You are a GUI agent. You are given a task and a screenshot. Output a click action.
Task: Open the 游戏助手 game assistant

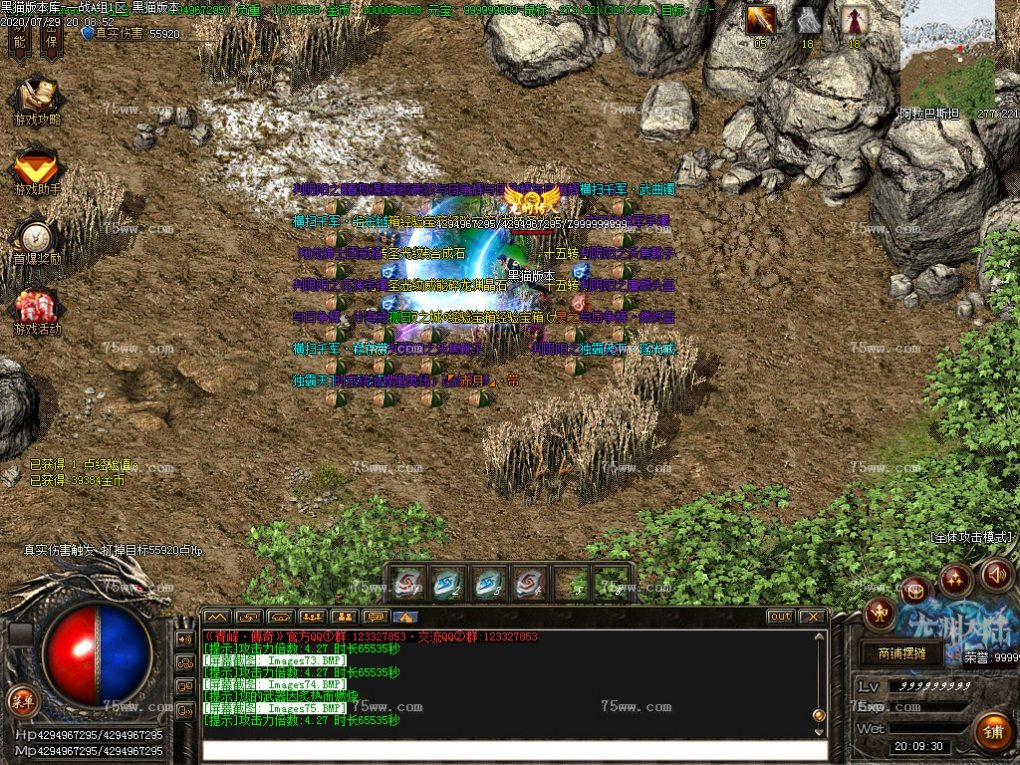36,171
